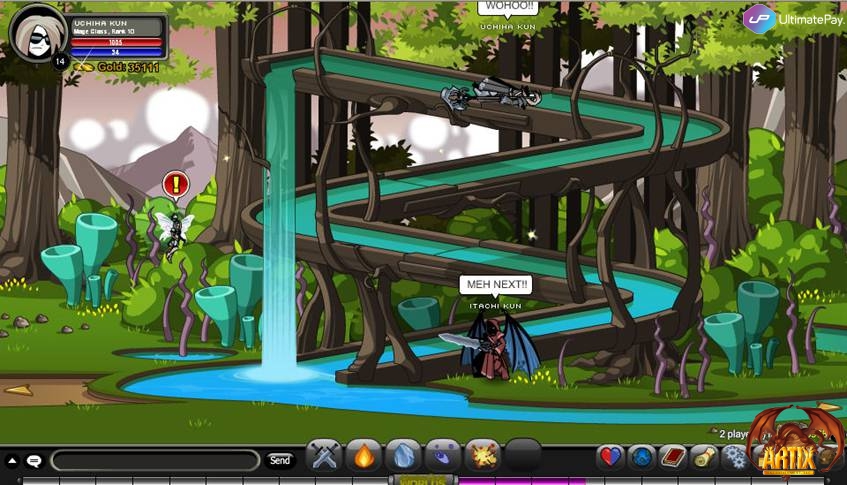Focus the chat message input box
Viewport: 847px width, 485px height.
155,460
